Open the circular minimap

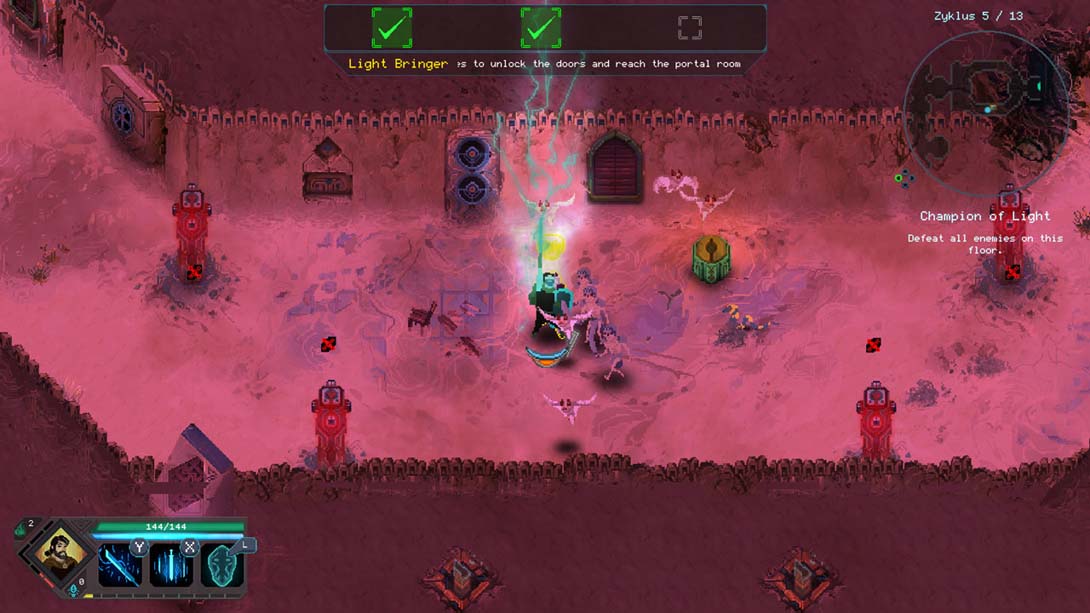click(985, 109)
